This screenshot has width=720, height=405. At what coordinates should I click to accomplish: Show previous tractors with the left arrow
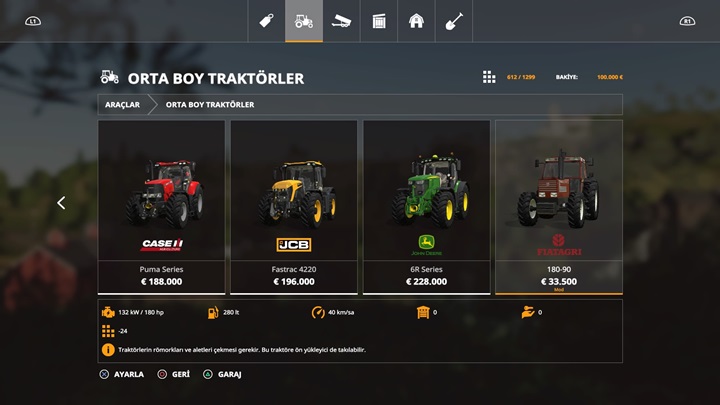[x=61, y=203]
